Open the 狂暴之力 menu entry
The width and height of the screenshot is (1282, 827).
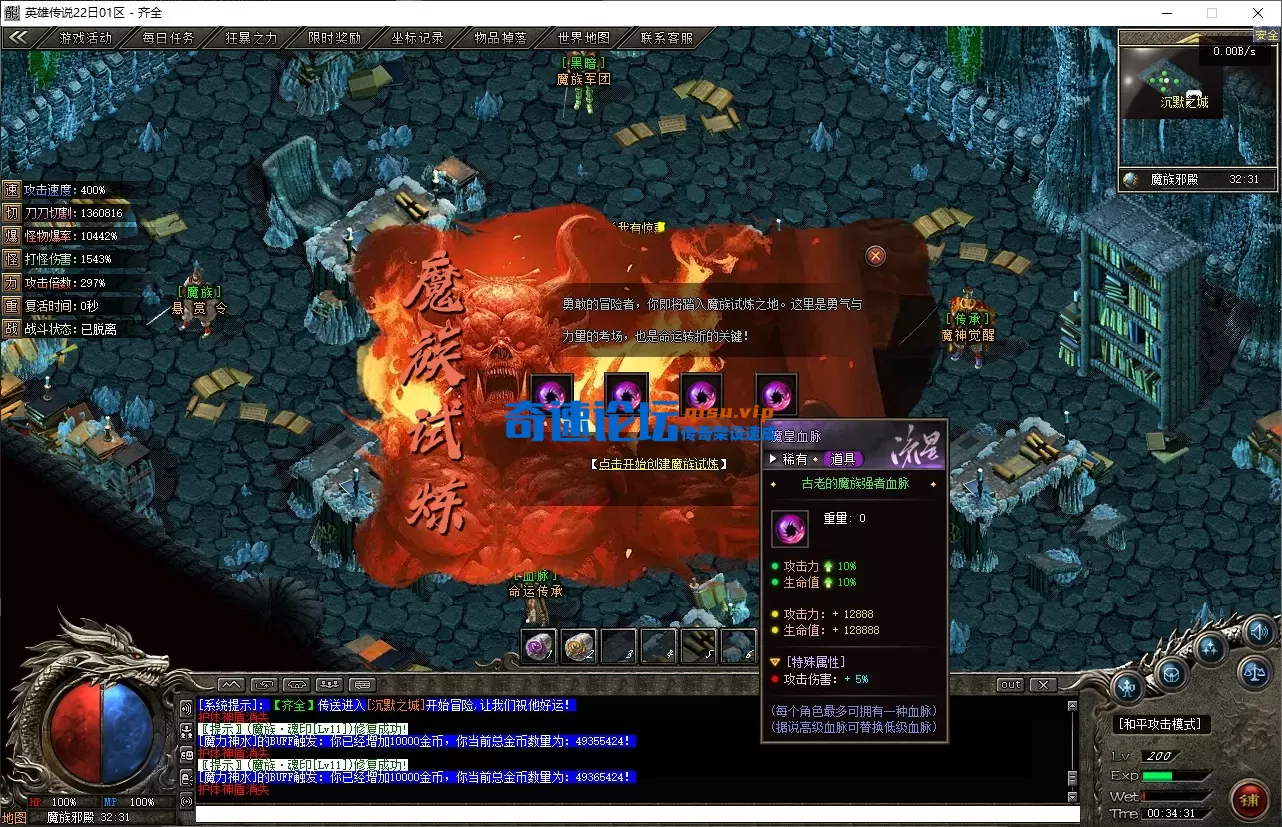pyautogui.click(x=251, y=38)
